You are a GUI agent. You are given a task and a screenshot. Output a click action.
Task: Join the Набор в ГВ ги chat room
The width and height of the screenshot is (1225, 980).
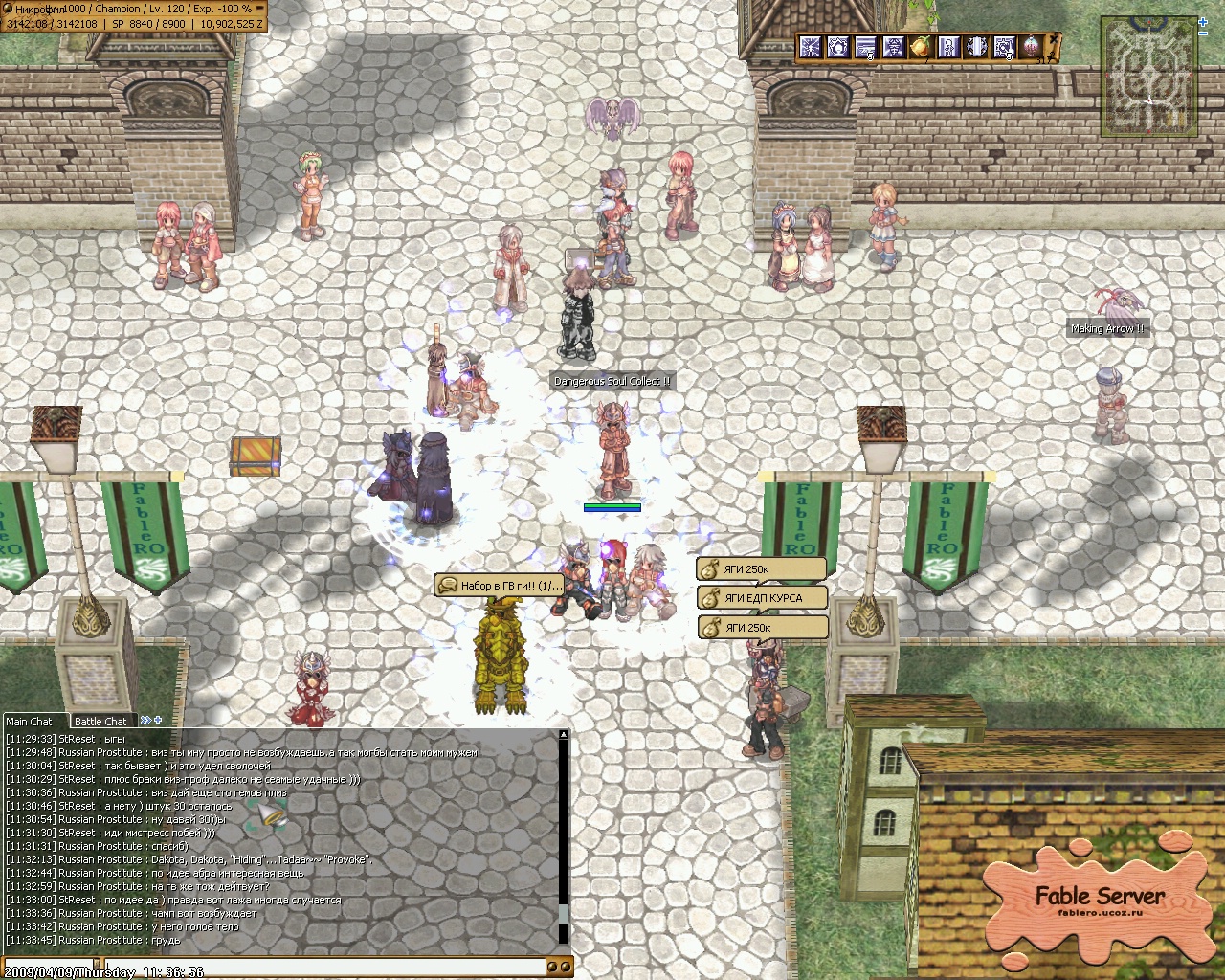click(x=501, y=585)
